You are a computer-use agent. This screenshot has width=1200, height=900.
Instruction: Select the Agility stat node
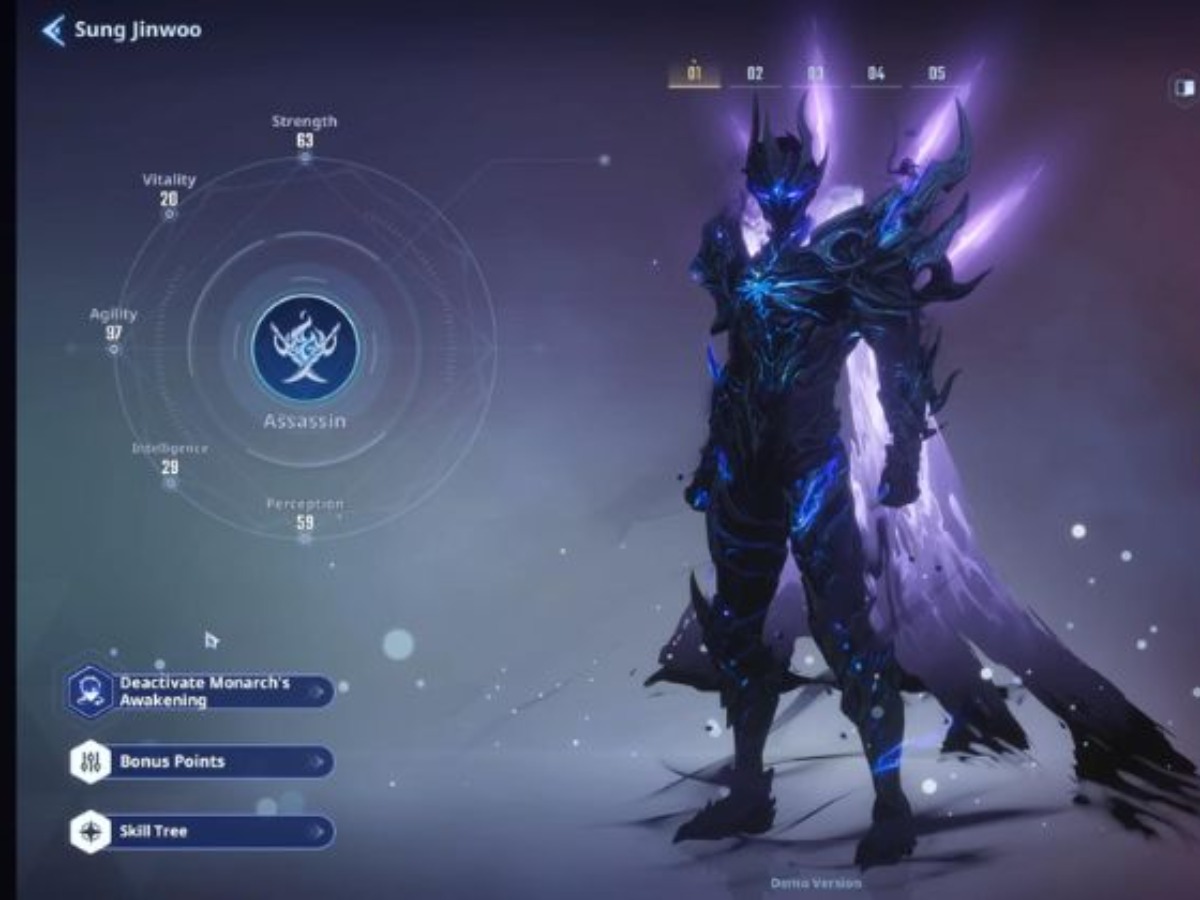point(114,349)
